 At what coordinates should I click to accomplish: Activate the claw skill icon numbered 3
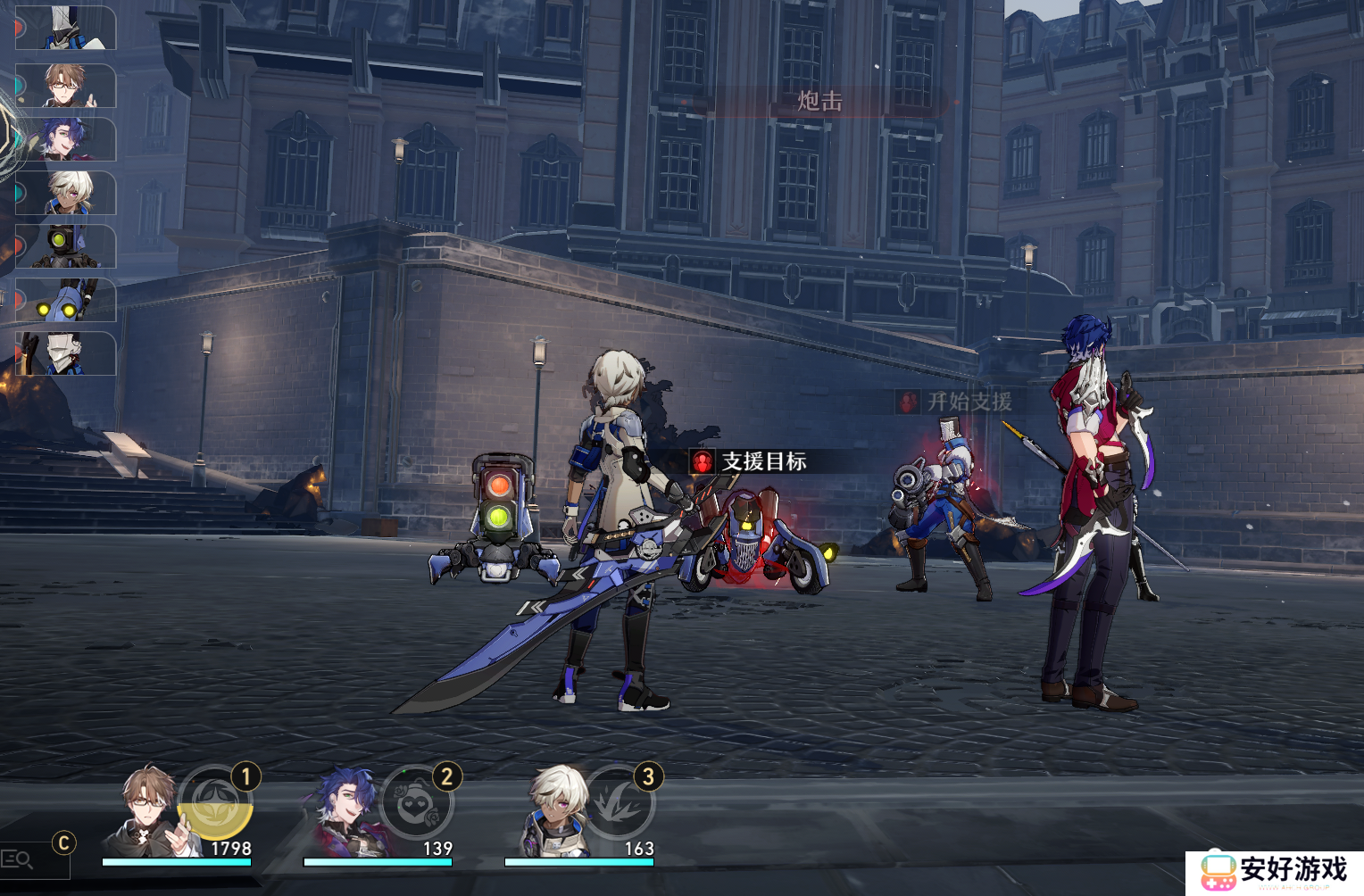tap(619, 803)
